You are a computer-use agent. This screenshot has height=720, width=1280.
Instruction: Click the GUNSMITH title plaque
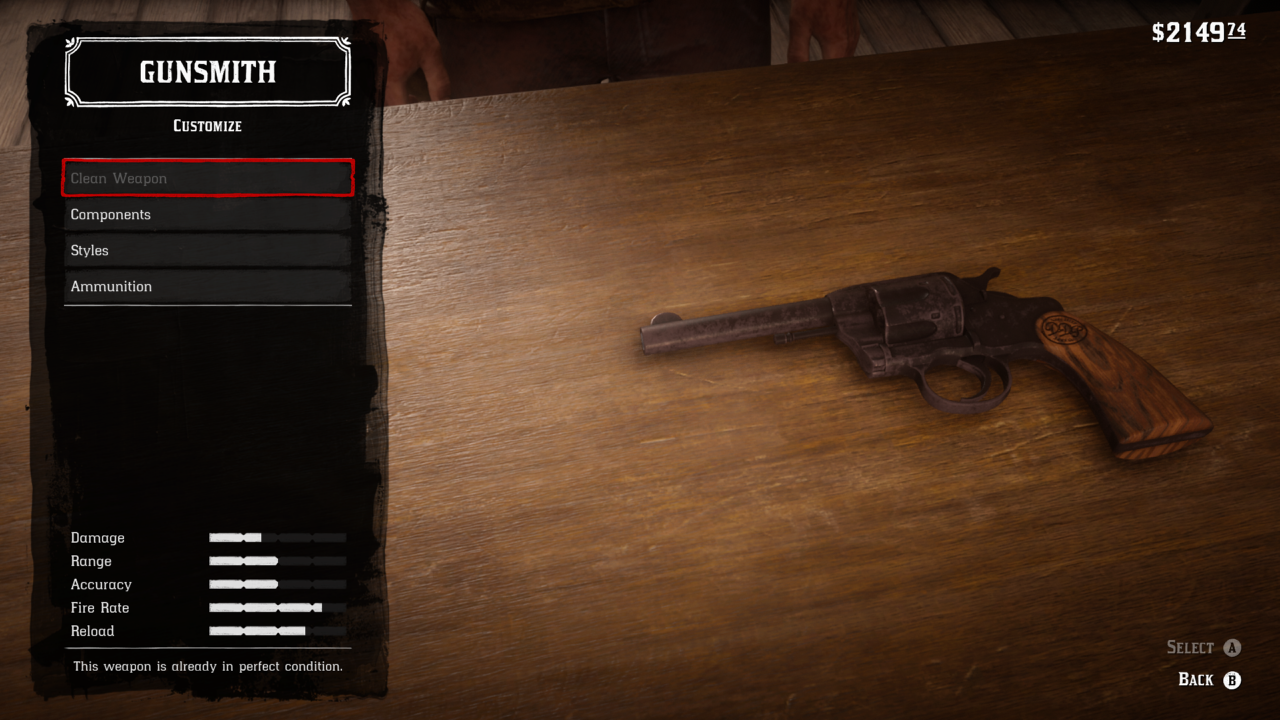[x=207, y=71]
